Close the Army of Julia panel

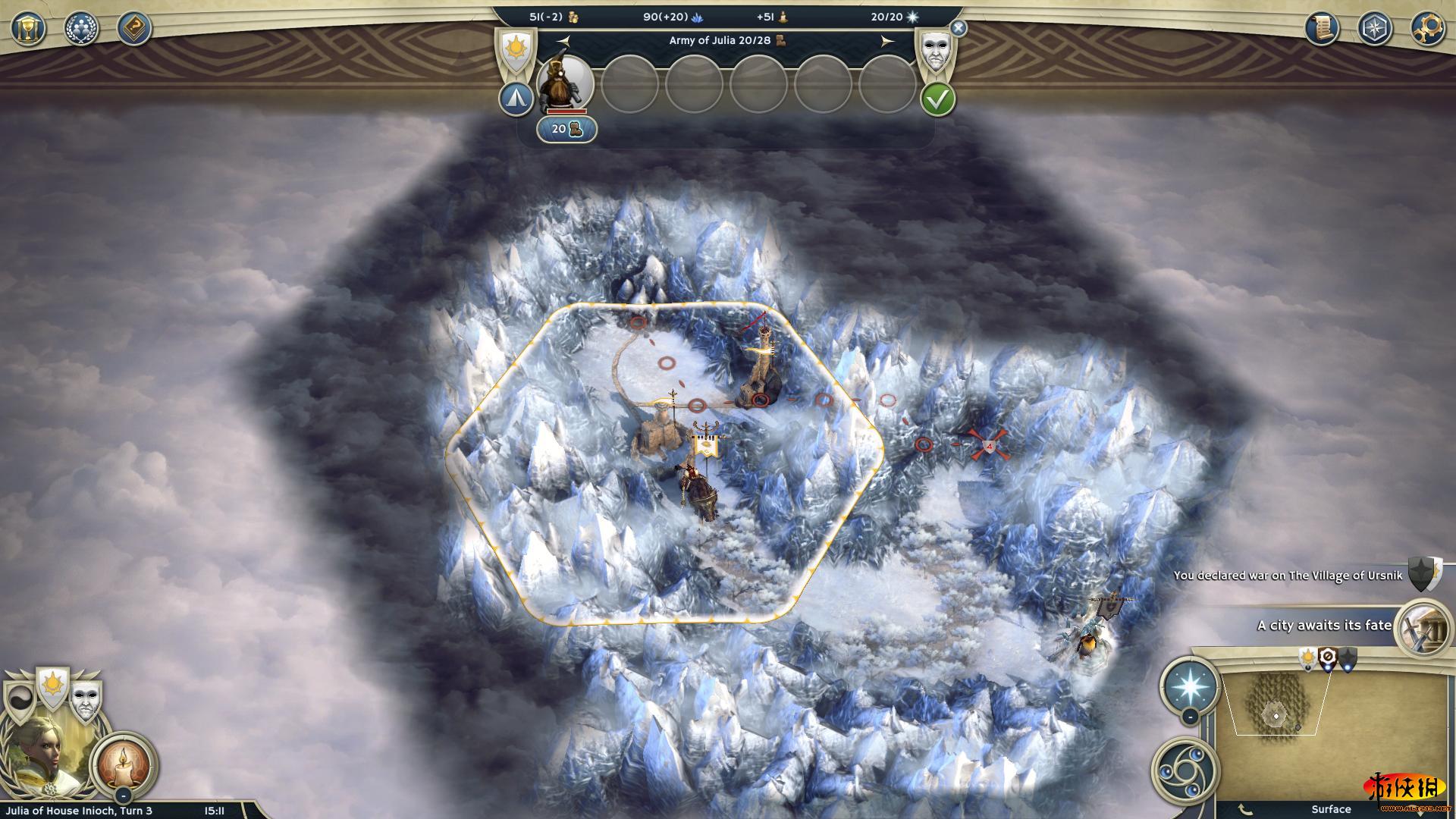(959, 29)
